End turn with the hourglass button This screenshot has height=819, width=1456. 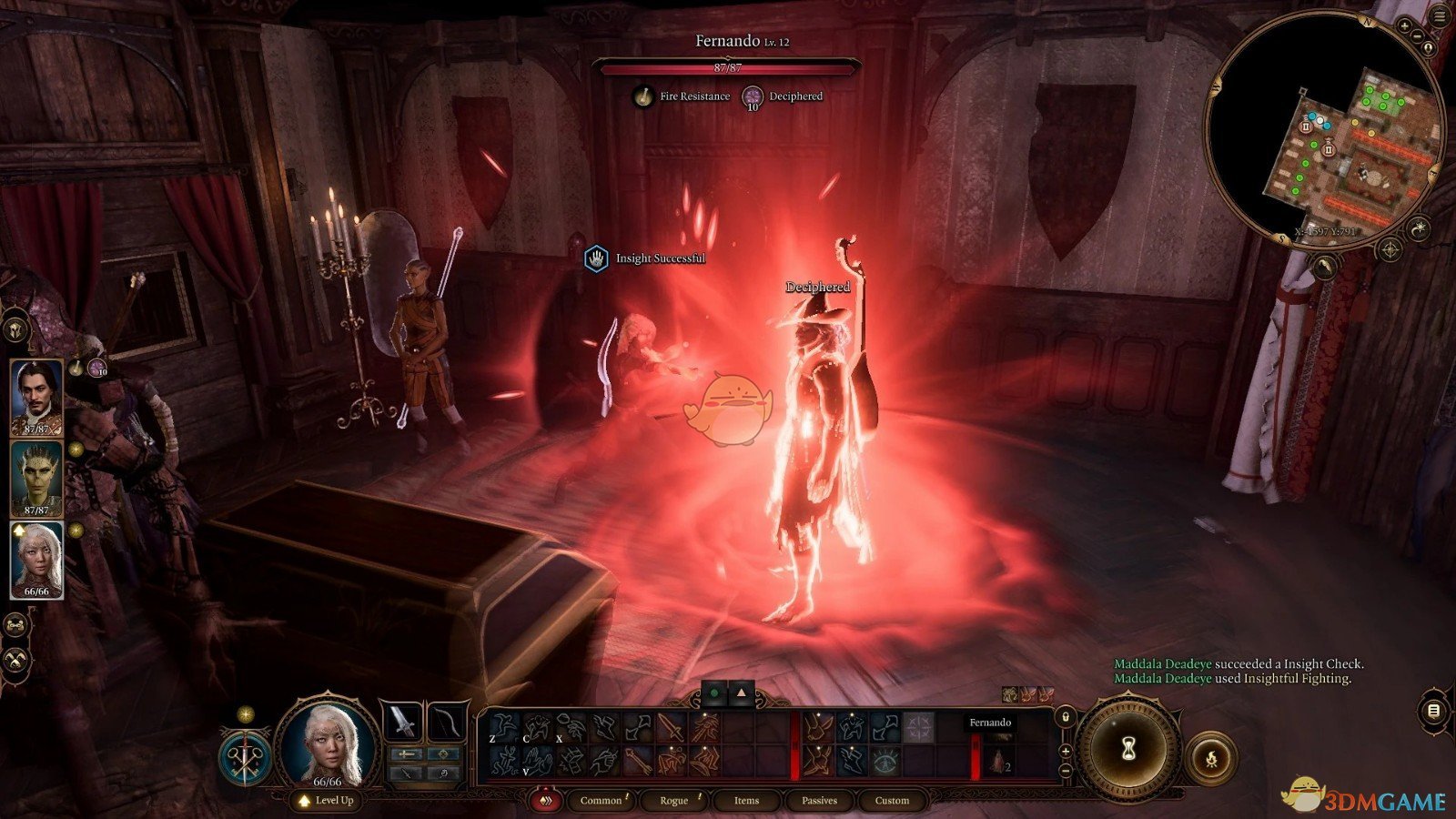coord(1128,749)
